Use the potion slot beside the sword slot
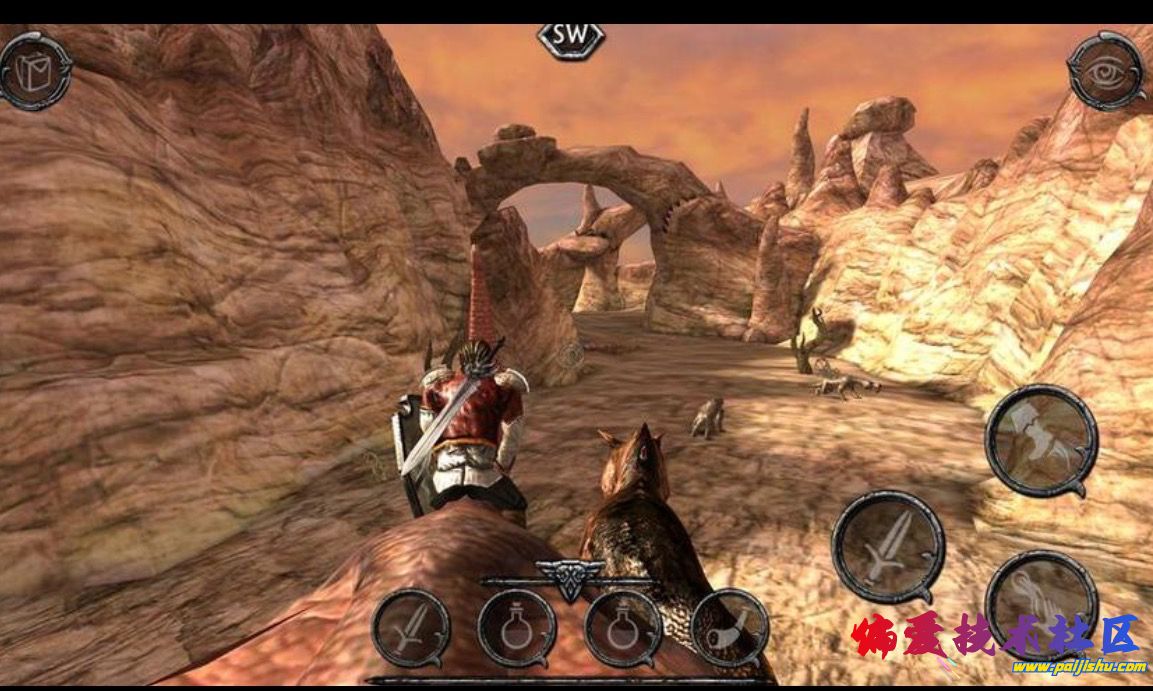1153x691 pixels. pos(517,628)
